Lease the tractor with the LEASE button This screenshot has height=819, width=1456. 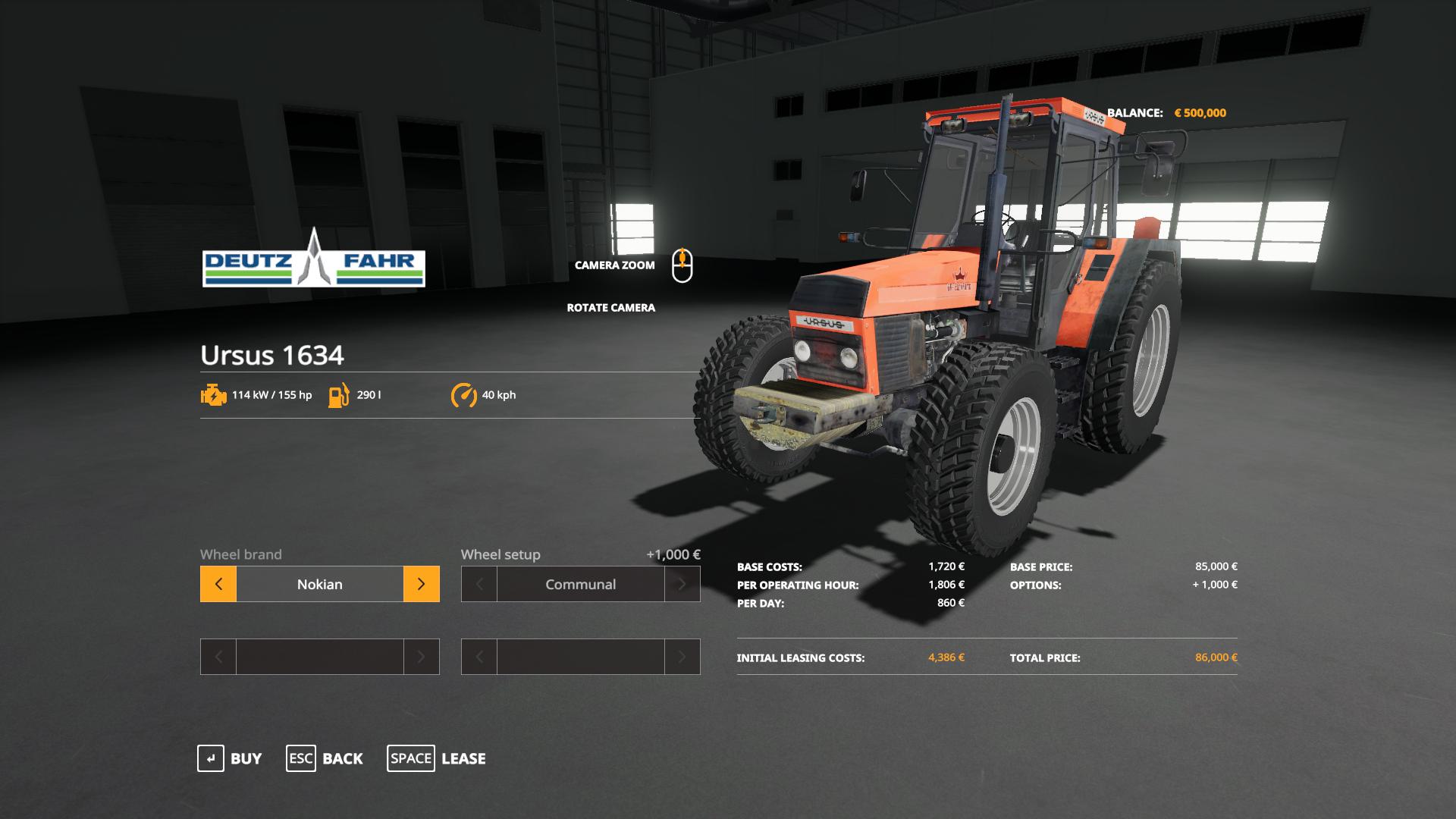[437, 758]
